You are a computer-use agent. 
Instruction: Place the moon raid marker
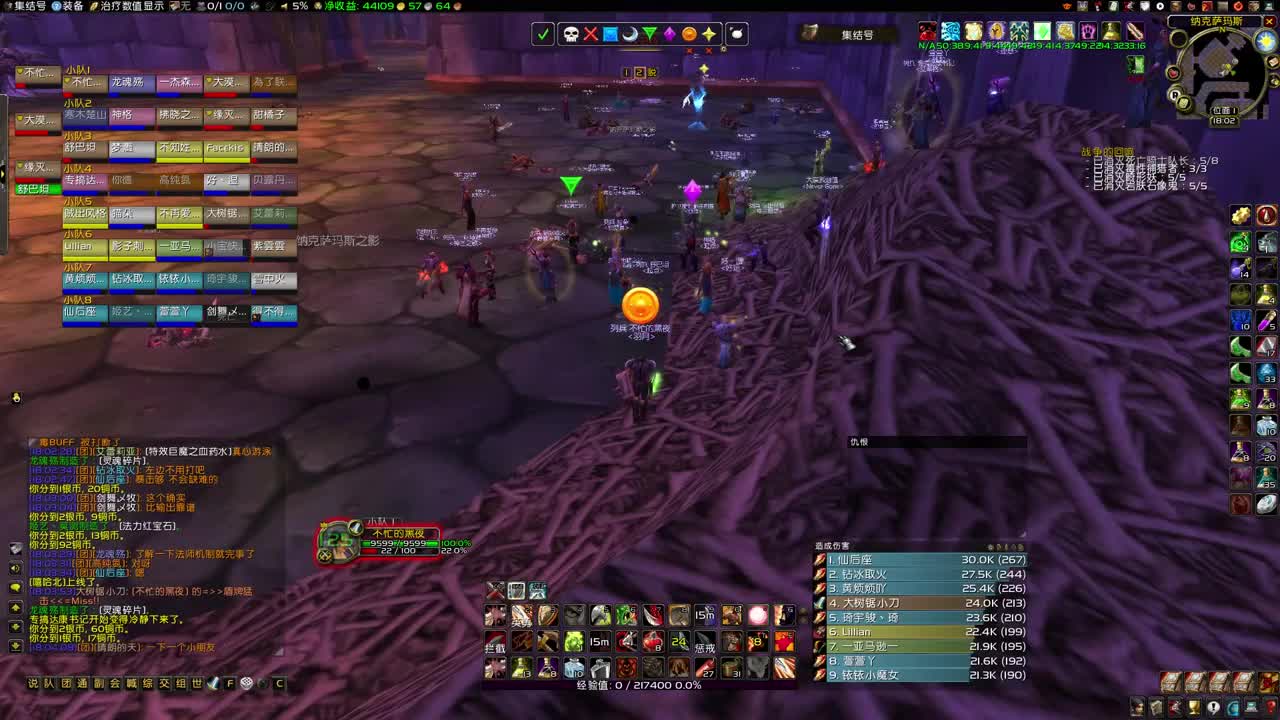630,34
